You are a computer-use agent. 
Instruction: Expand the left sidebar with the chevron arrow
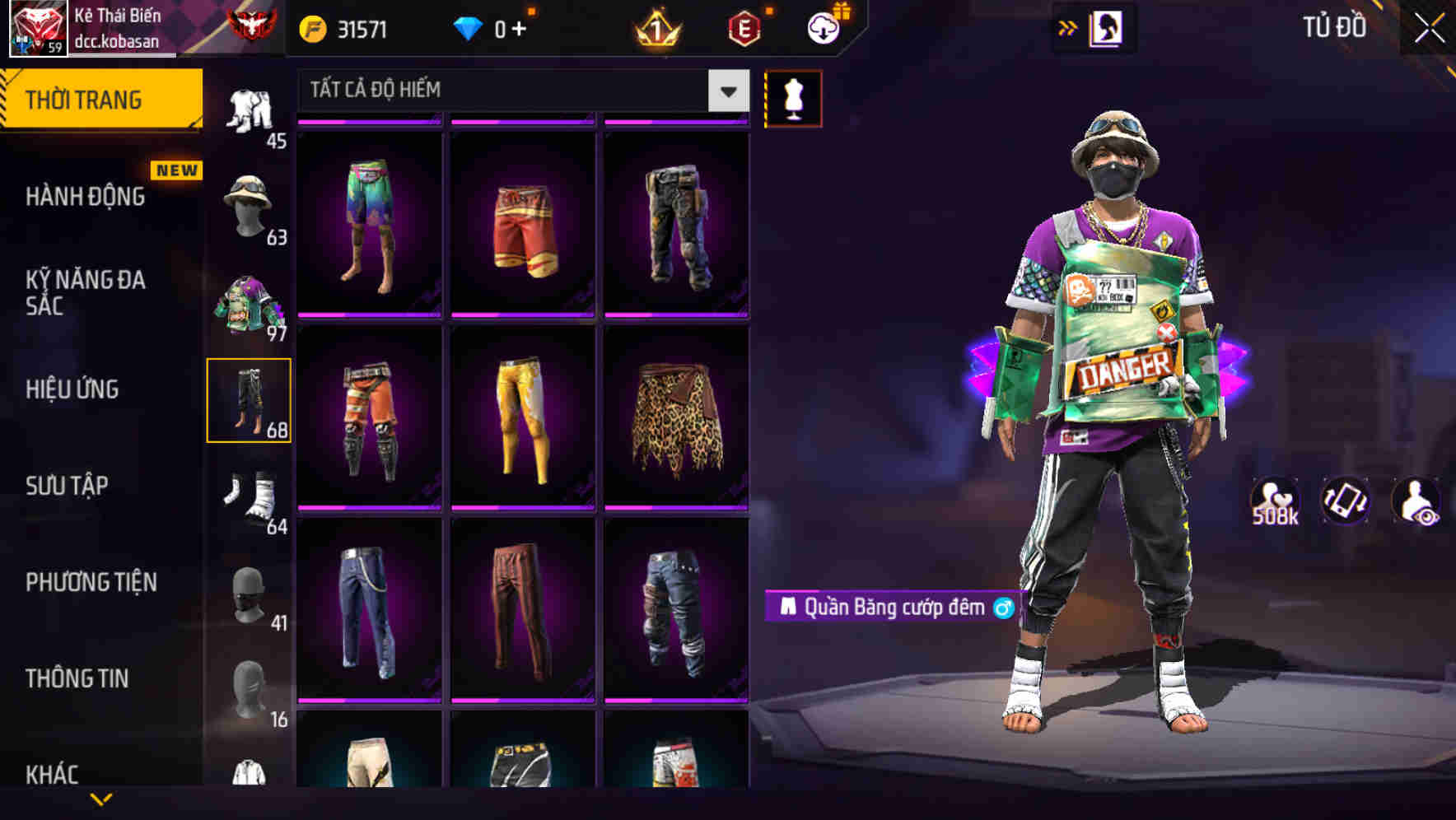[x=1068, y=27]
